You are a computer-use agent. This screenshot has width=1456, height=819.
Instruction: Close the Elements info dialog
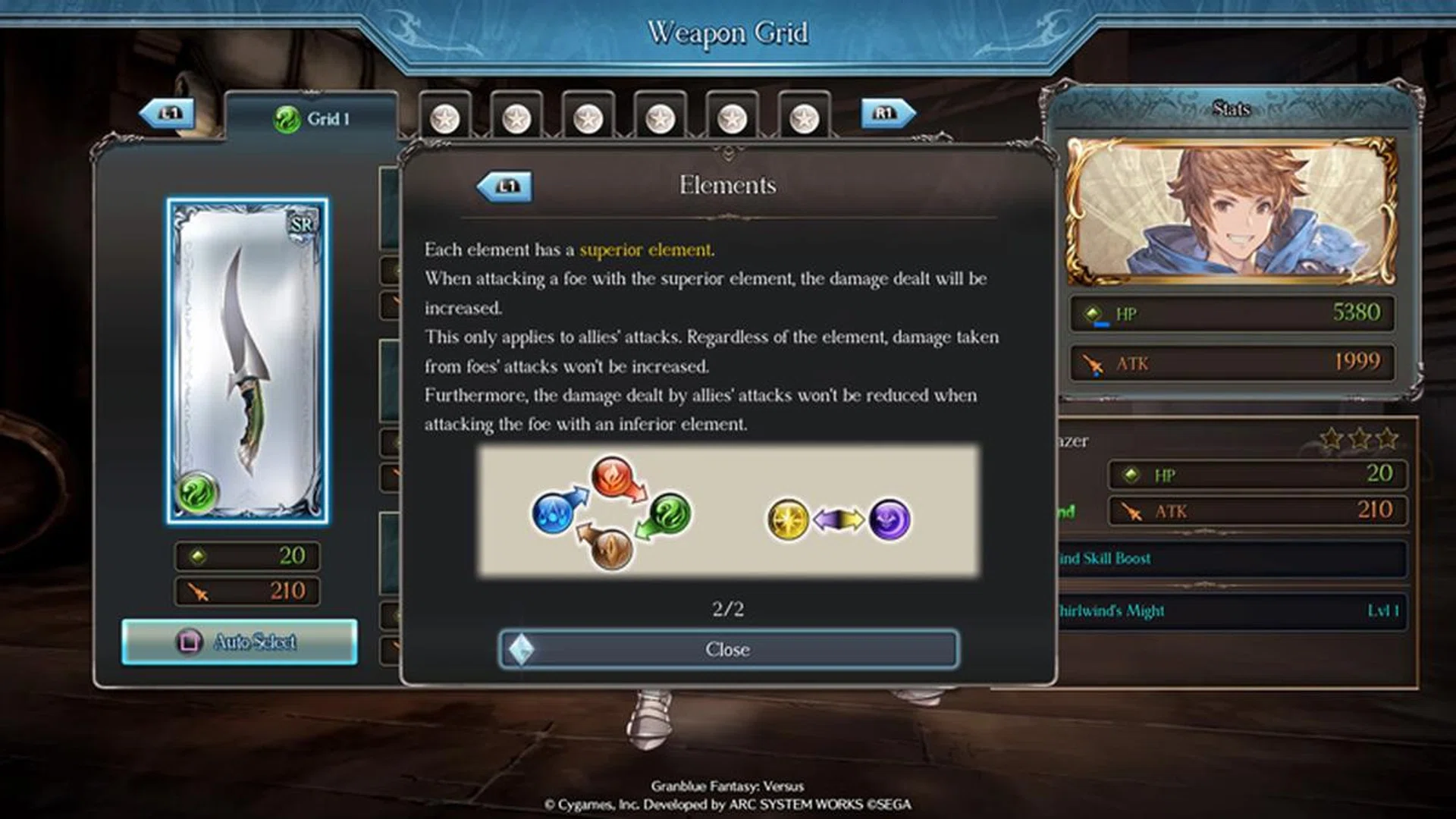[x=728, y=649]
